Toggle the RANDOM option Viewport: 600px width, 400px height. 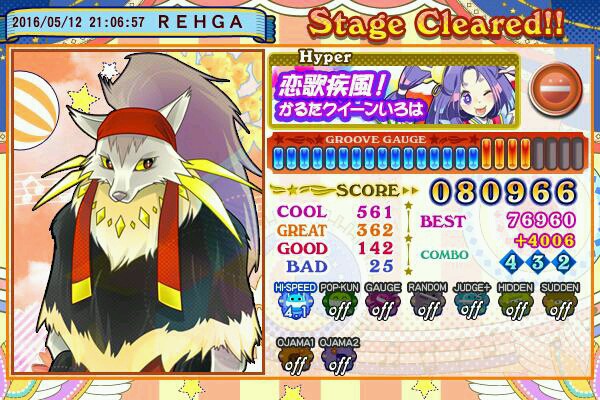[427, 303]
